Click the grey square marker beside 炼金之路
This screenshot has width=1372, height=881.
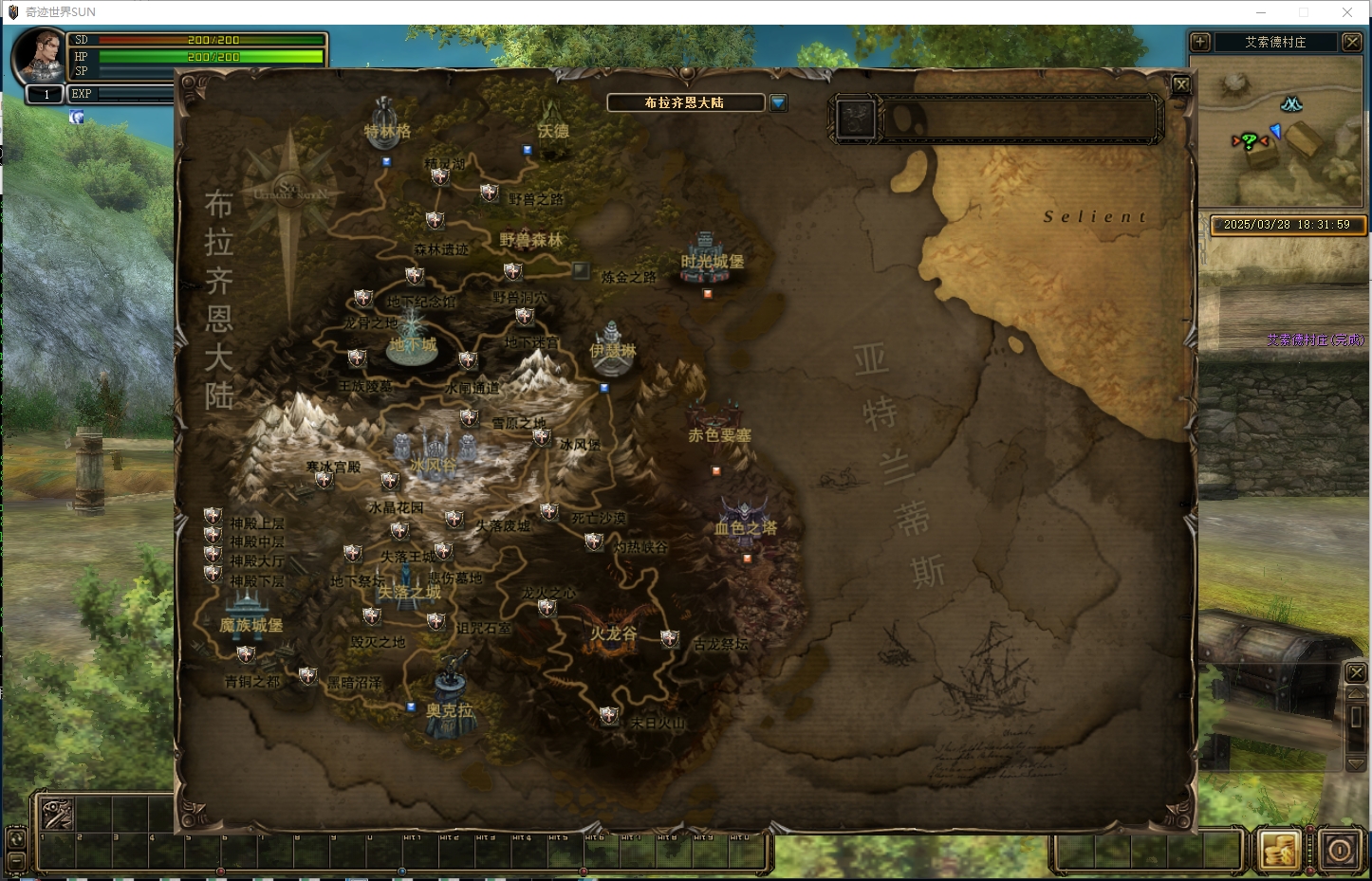click(x=581, y=271)
